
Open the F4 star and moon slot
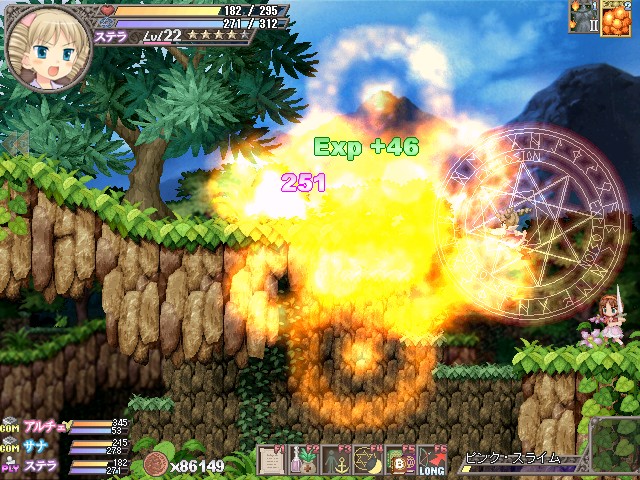(368, 461)
